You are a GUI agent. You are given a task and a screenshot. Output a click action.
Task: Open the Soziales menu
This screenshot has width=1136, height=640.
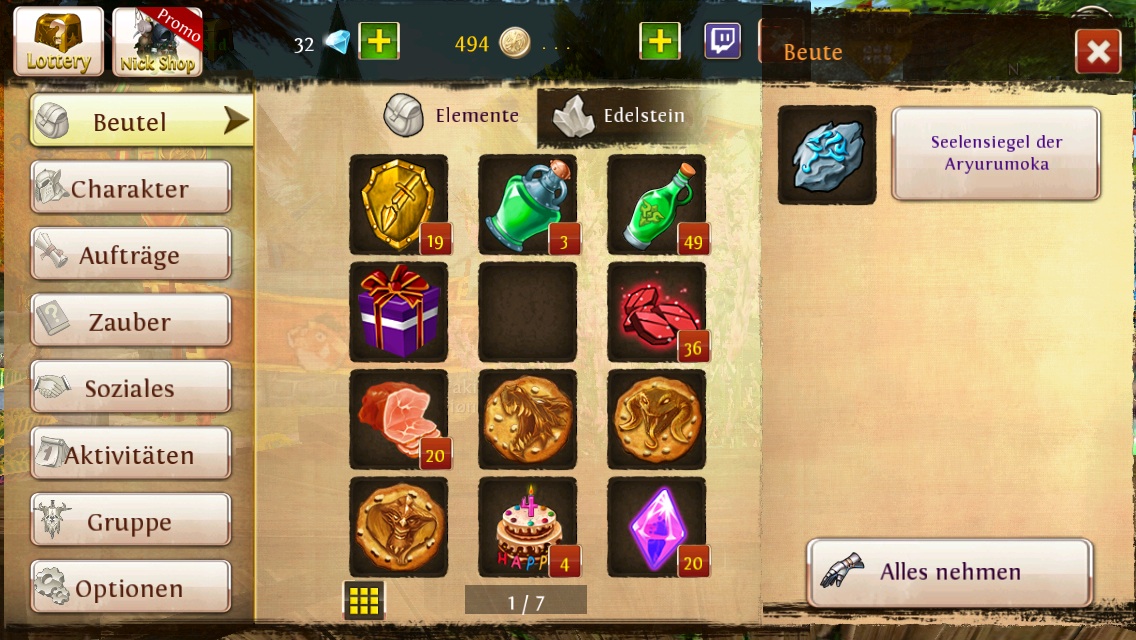[130, 388]
